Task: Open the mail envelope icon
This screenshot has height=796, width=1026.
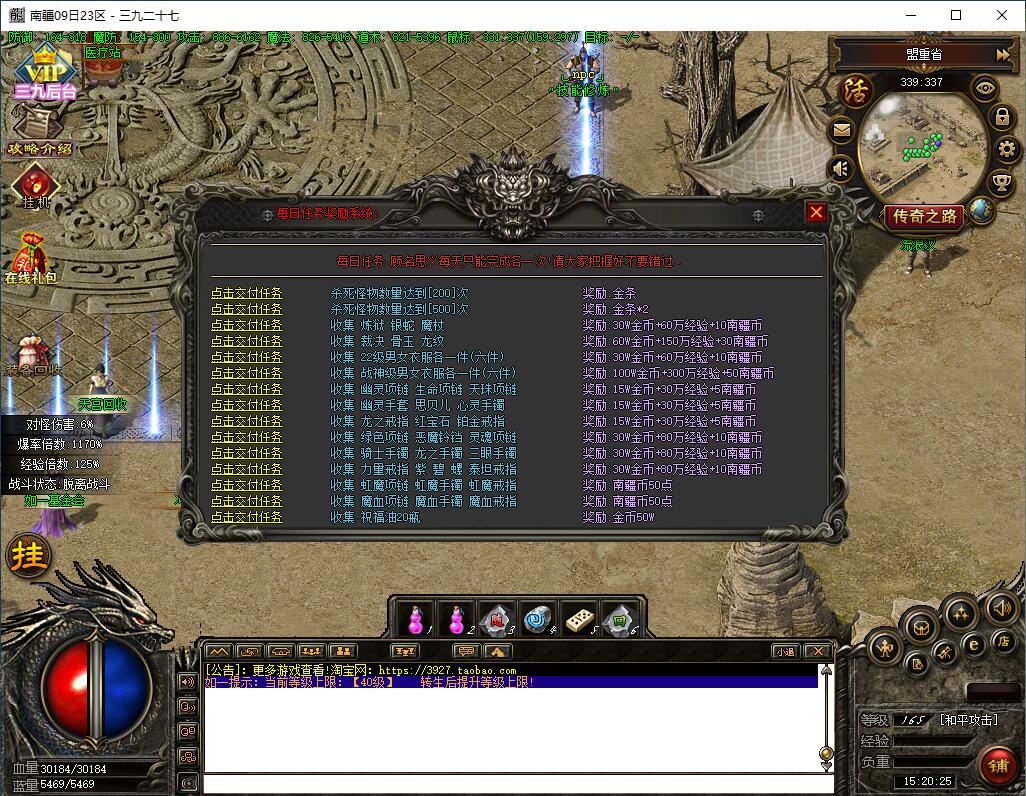Action: (842, 129)
